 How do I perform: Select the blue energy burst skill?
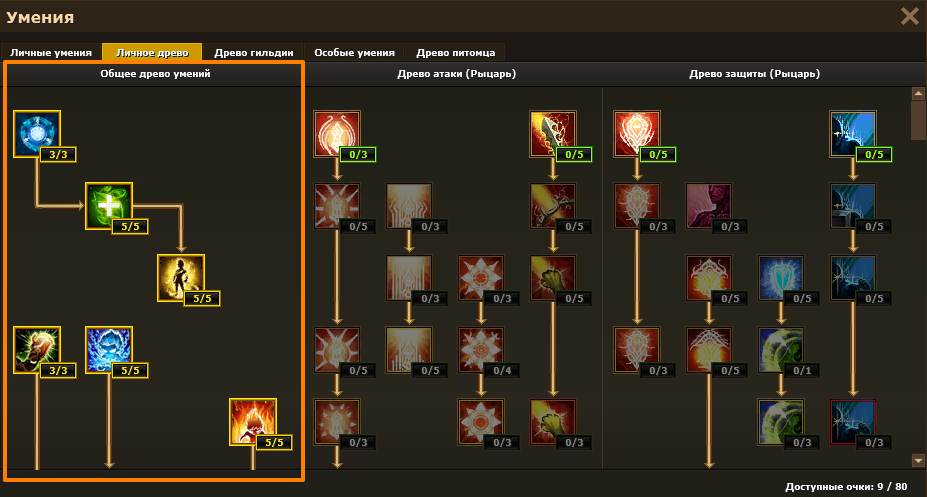pyautogui.click(x=109, y=350)
